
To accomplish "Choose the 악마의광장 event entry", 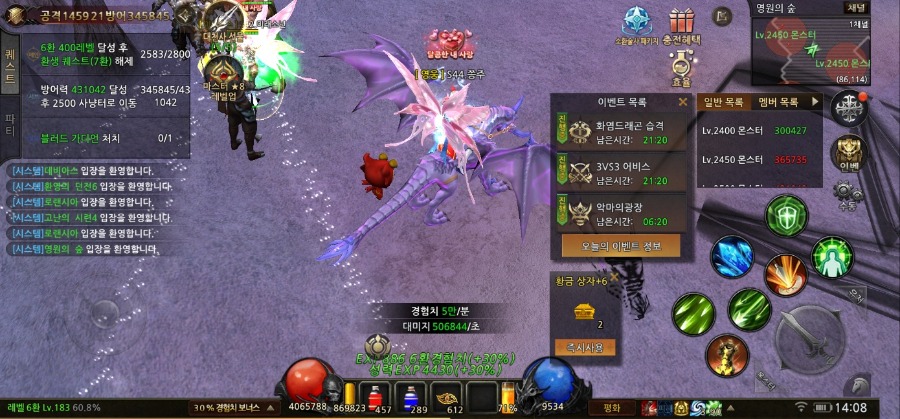I will tap(620, 211).
